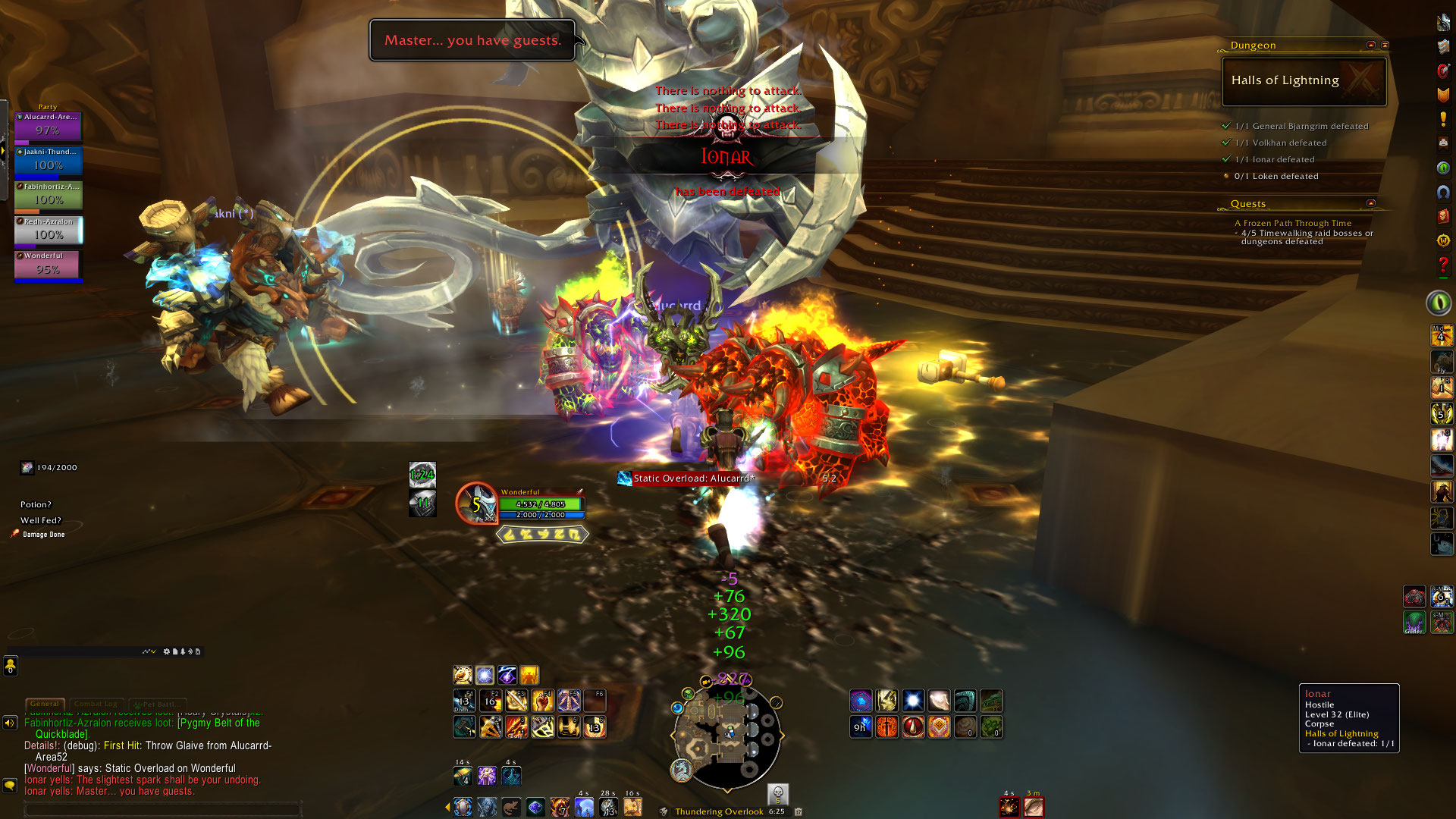Select Alucarrd's party frame
Viewport: 1456px width, 819px height.
[x=49, y=127]
